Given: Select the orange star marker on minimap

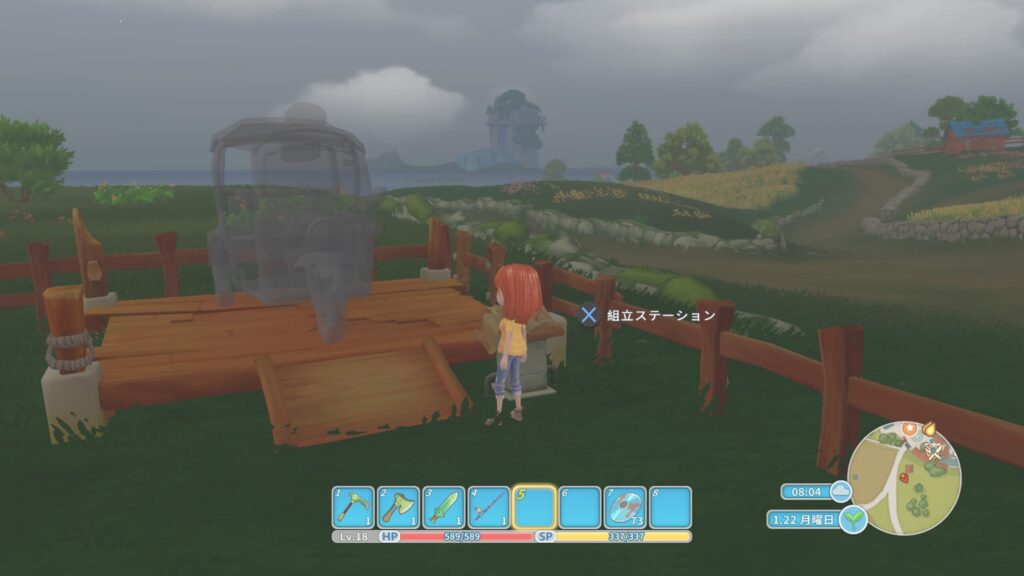Looking at the screenshot, I should 910,429.
